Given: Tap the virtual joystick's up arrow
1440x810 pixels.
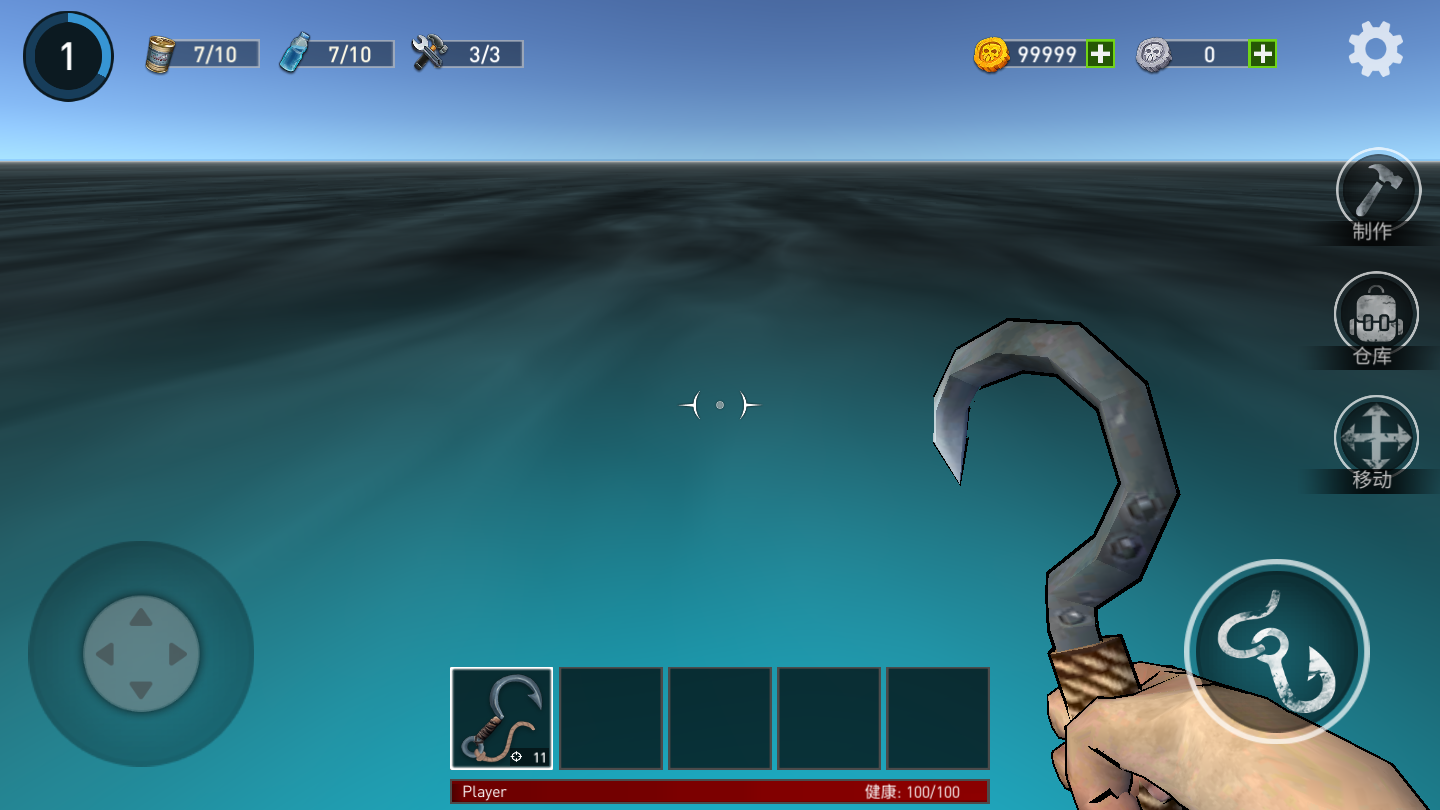Looking at the screenshot, I should [141, 618].
